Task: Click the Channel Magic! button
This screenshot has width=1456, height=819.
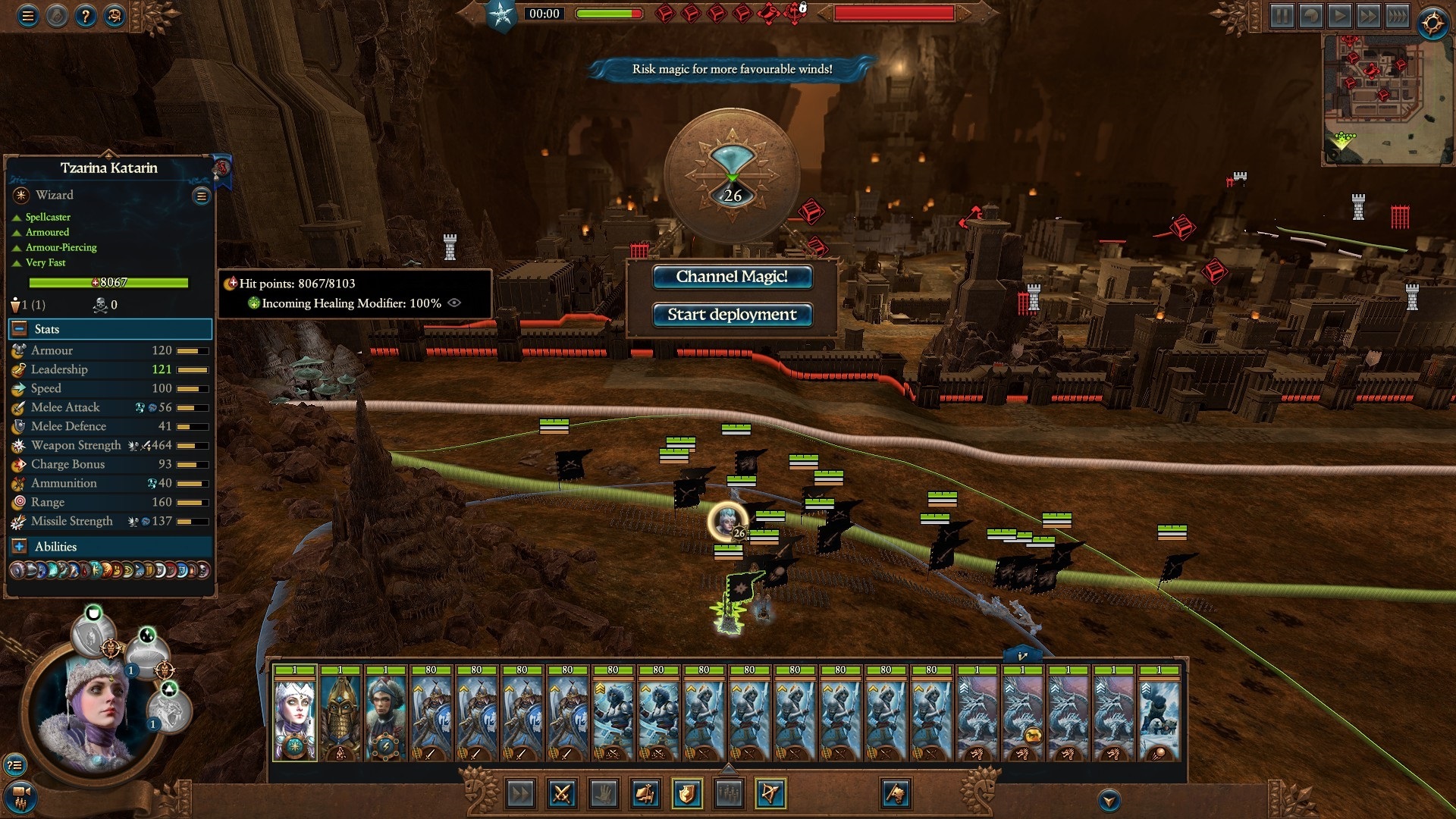Action: coord(733,277)
